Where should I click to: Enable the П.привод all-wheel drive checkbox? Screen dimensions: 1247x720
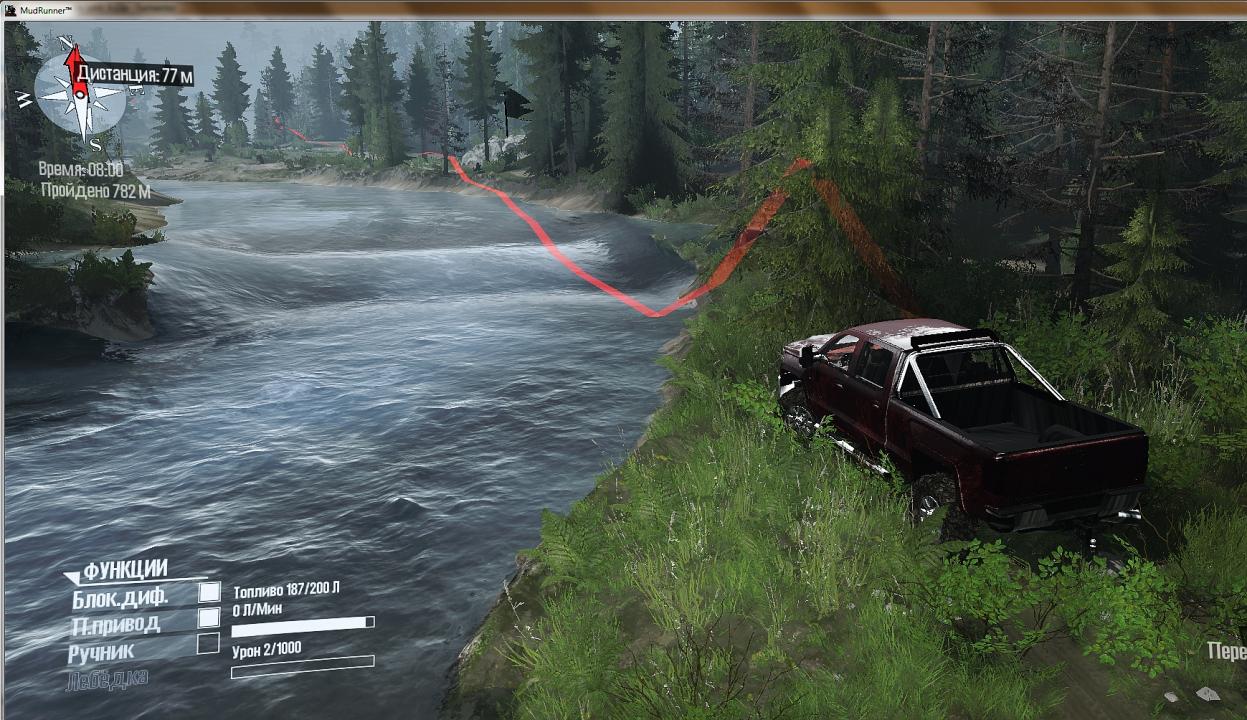tap(209, 618)
